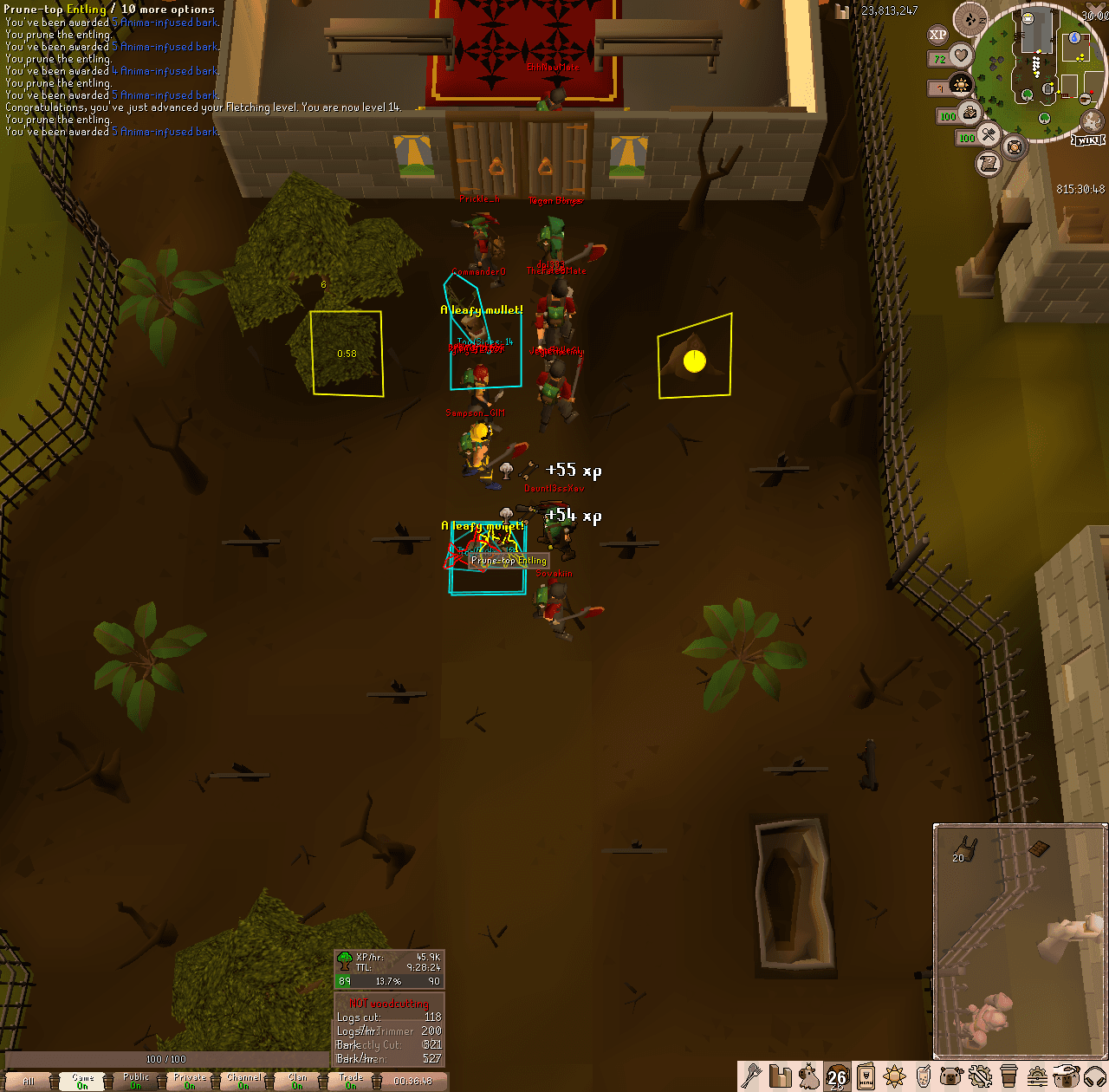Click the yellow 0:58 respawn timer box
This screenshot has height=1092, width=1109.
point(347,351)
